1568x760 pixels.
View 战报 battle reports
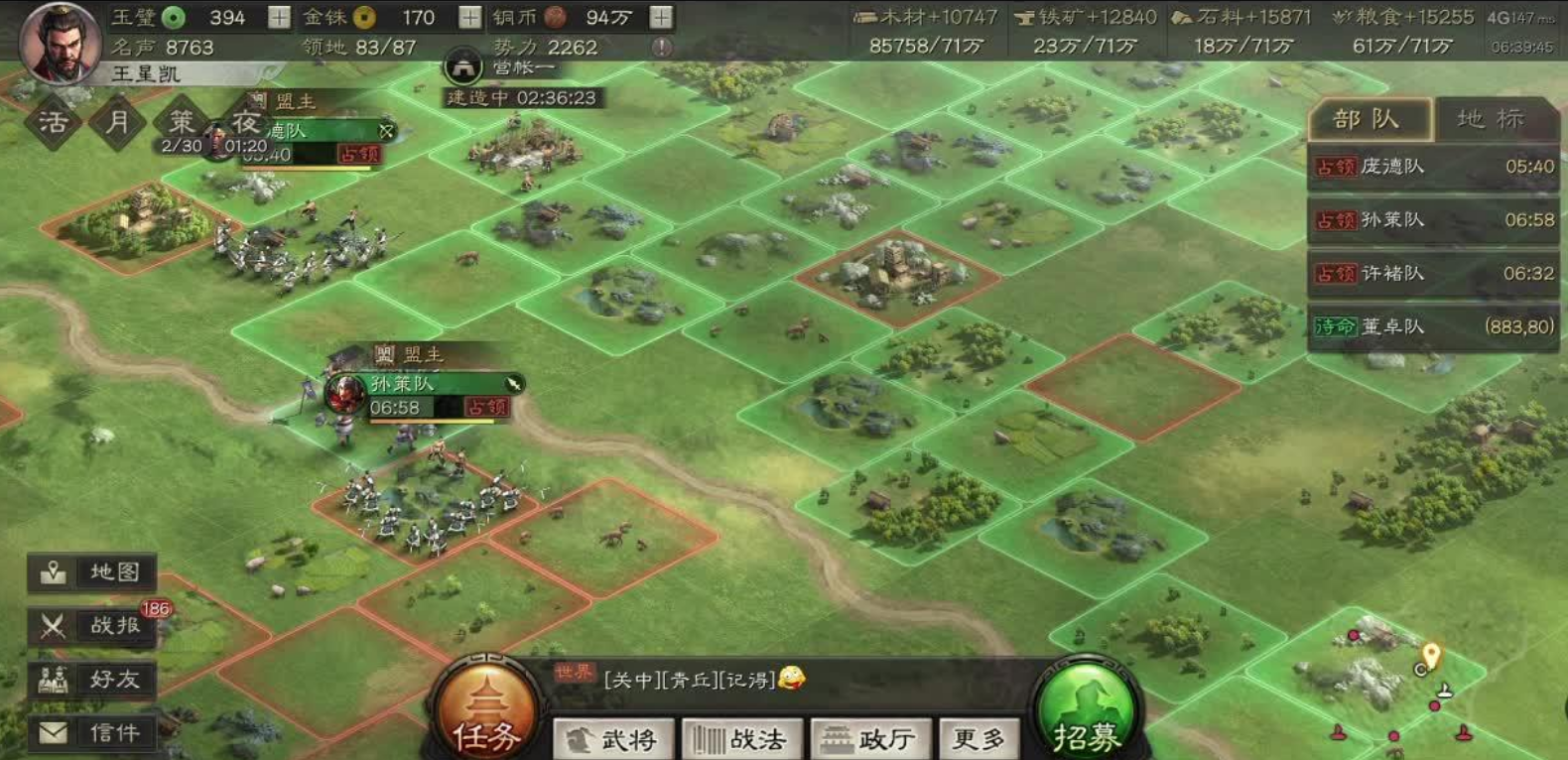click(x=93, y=626)
